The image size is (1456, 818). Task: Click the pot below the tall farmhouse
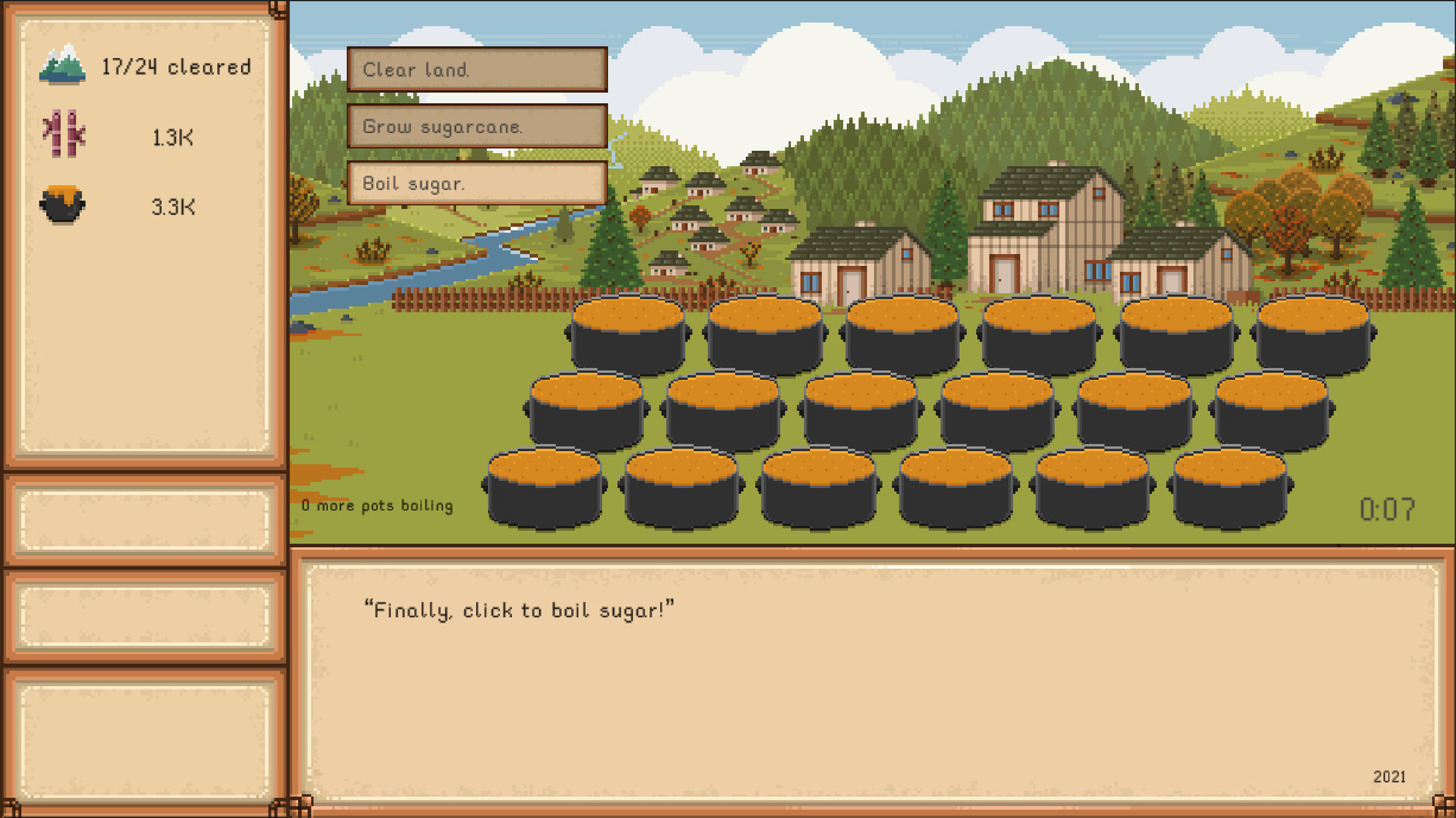coord(1039,334)
